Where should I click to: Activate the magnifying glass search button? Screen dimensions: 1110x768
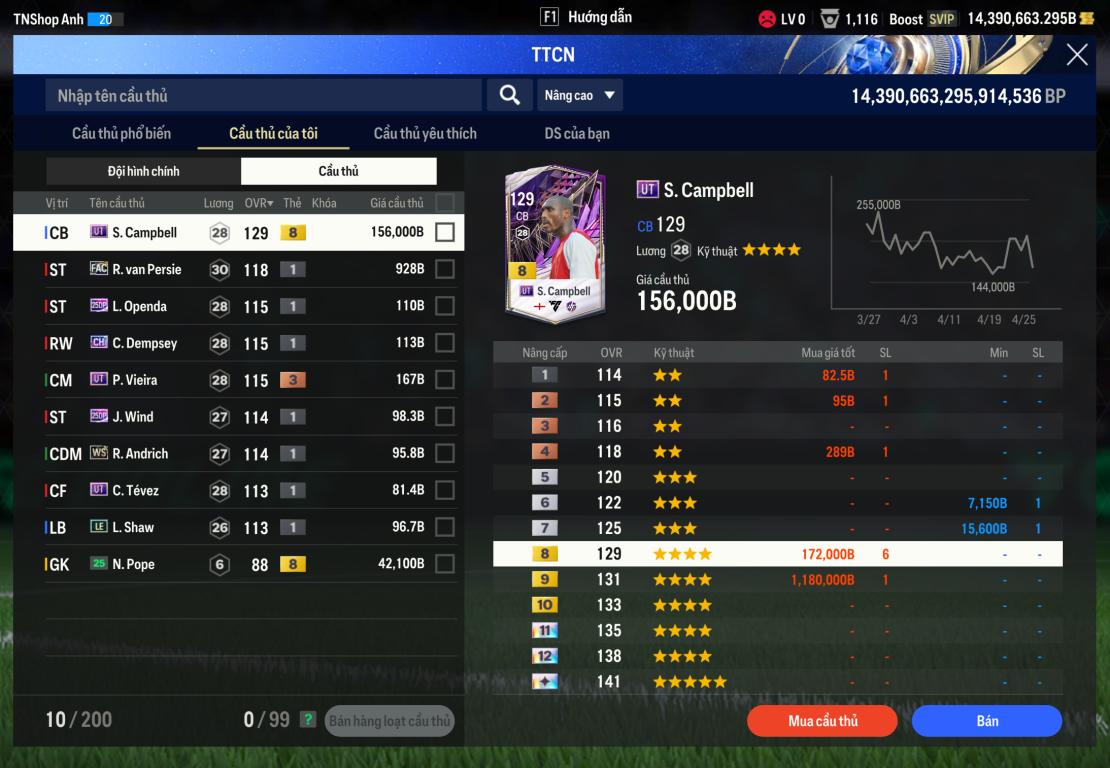click(509, 95)
